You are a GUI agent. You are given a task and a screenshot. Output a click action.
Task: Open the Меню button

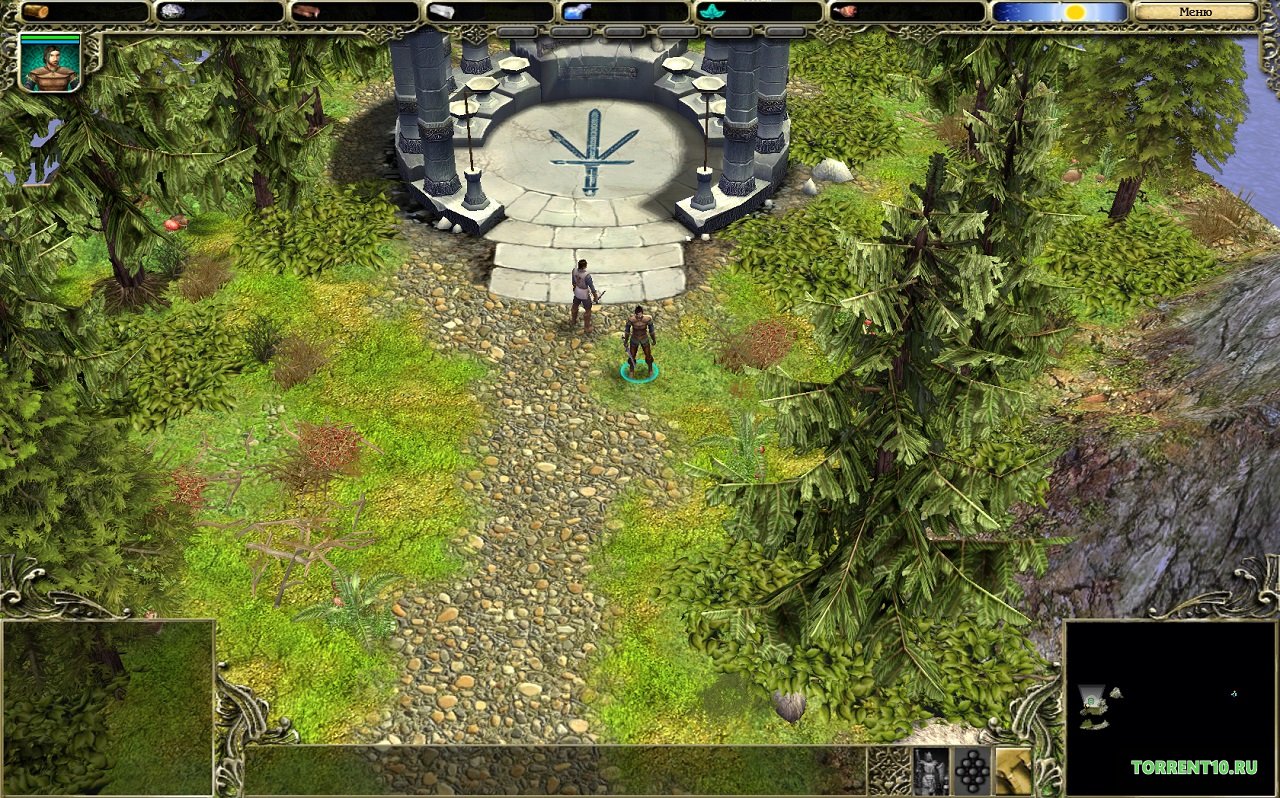[x=1195, y=12]
